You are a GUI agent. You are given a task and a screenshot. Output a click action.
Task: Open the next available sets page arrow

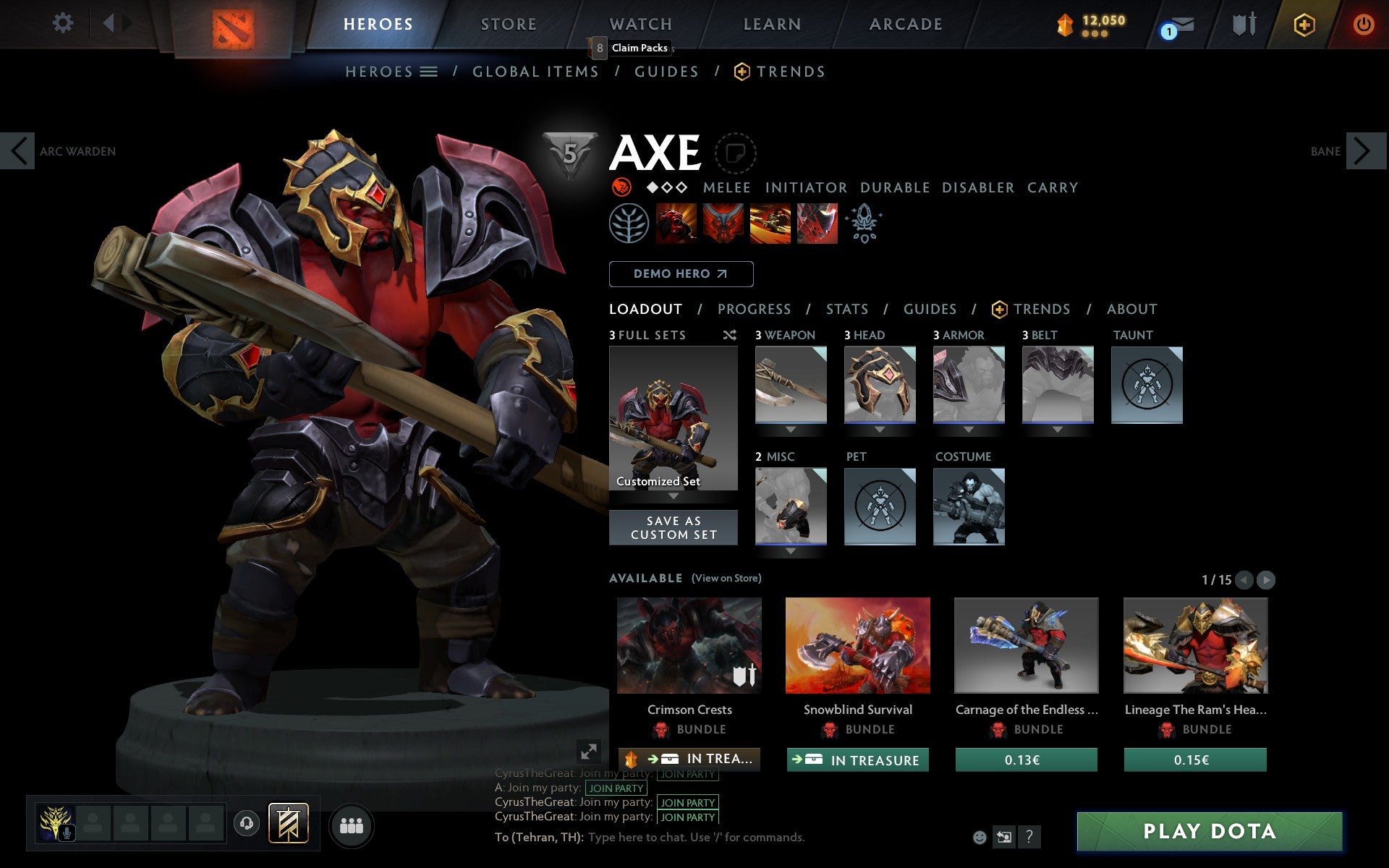(x=1265, y=579)
